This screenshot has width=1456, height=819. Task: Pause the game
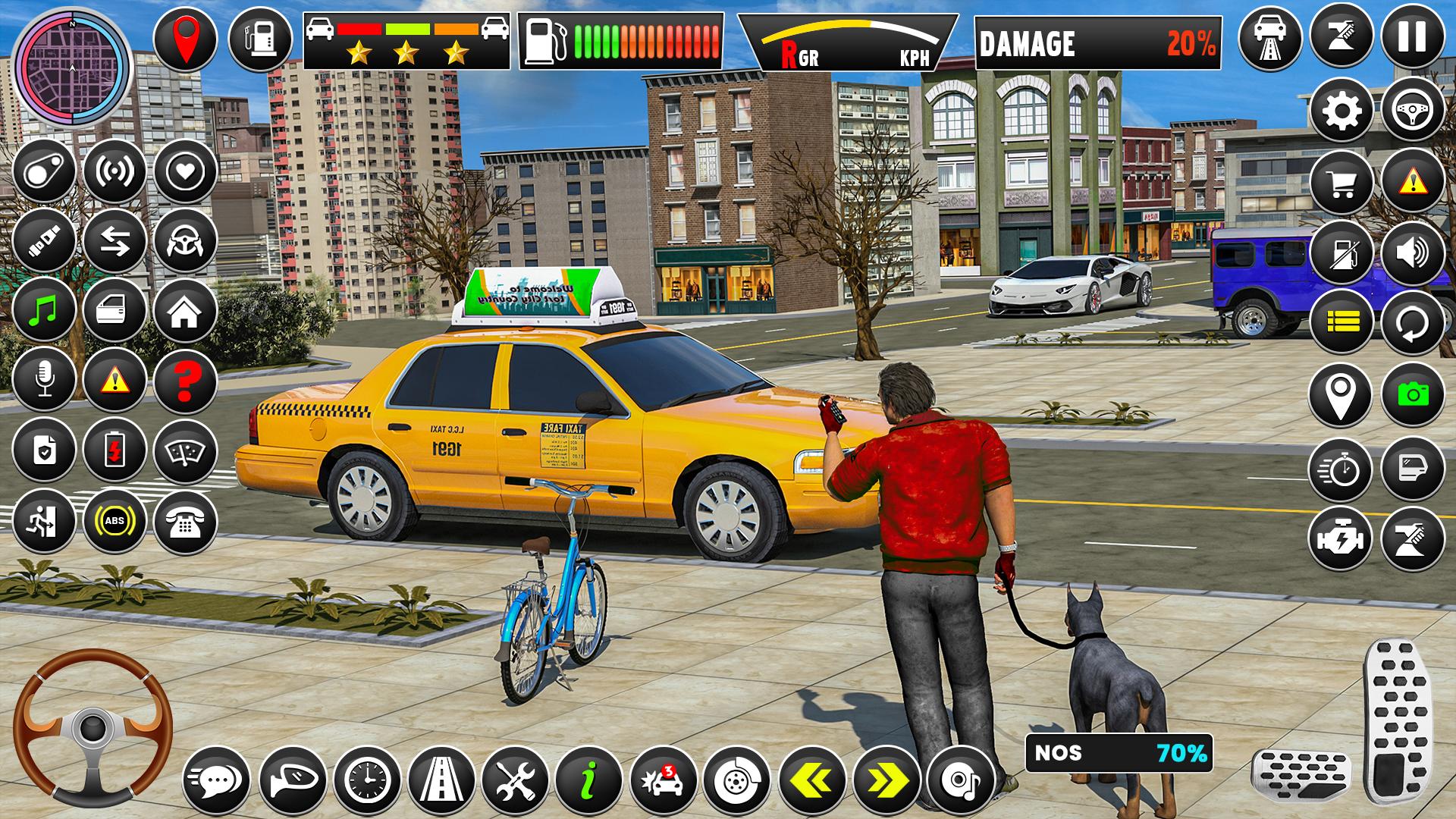1412,37
